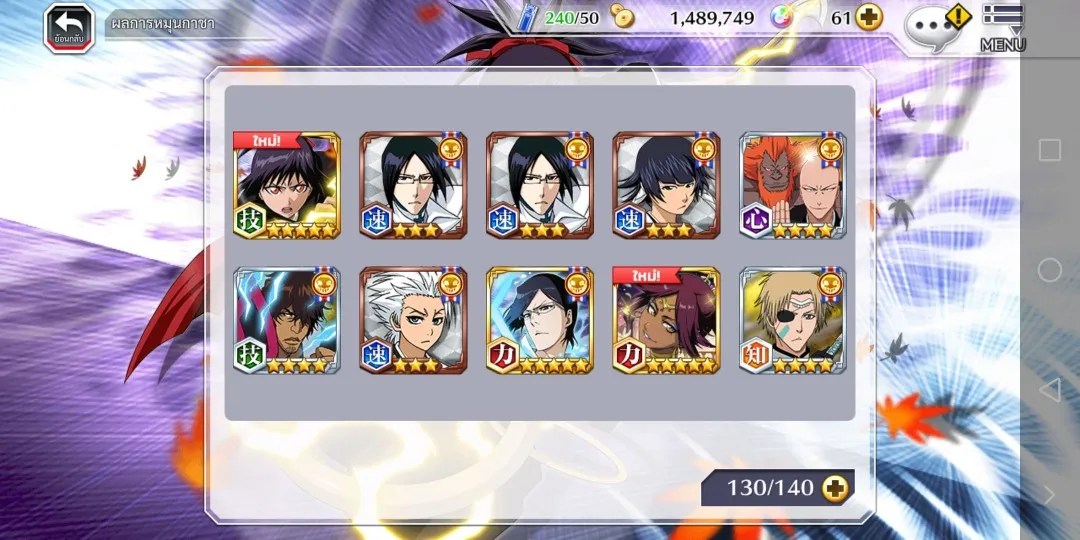
Task: Choose the new Yoruichi five-star card
Action: click(666, 320)
